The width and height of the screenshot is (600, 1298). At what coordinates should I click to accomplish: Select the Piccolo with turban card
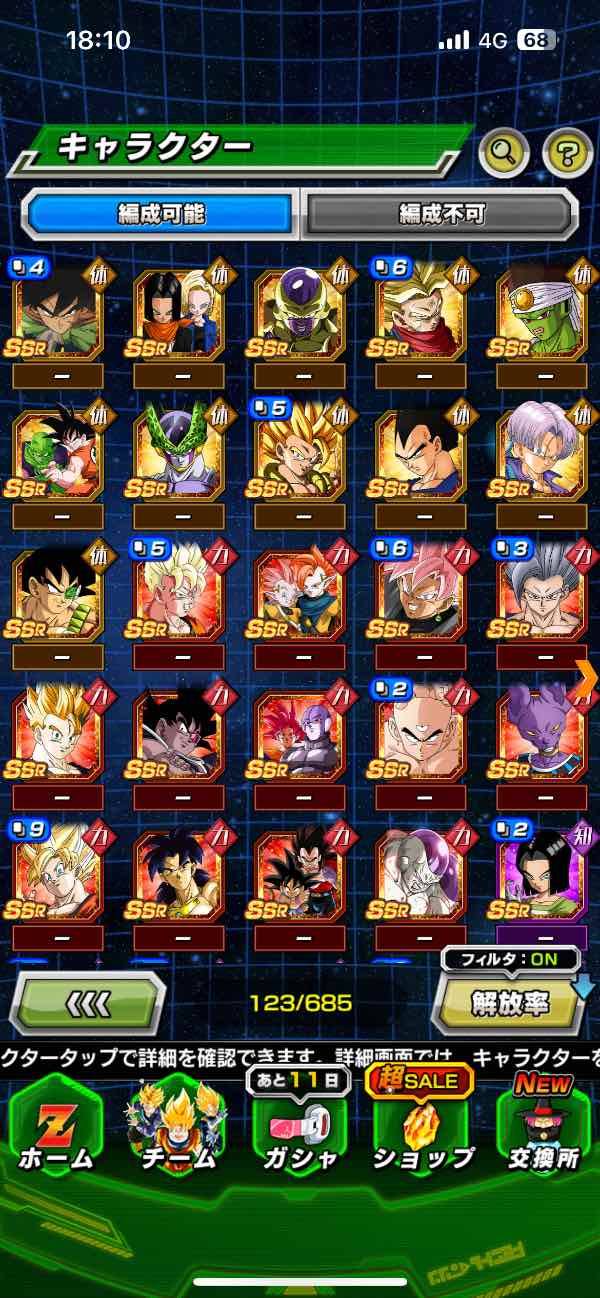coord(541,313)
